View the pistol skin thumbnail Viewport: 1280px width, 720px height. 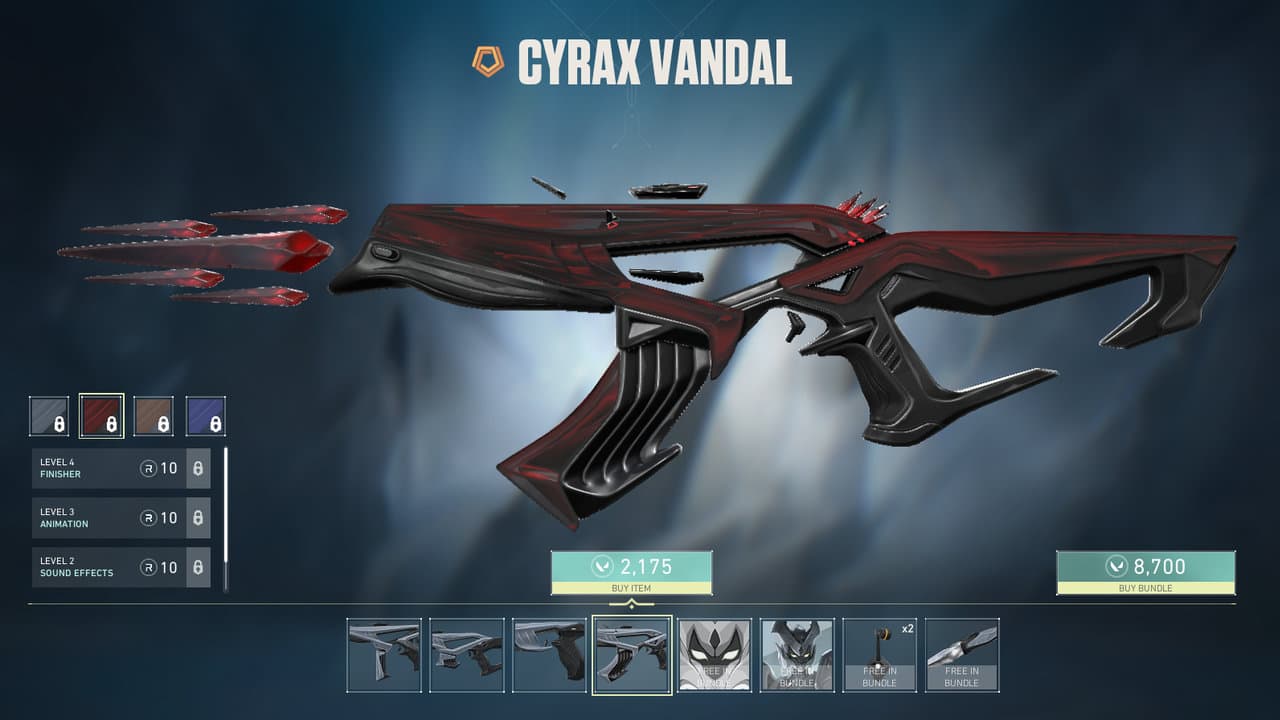coord(549,655)
